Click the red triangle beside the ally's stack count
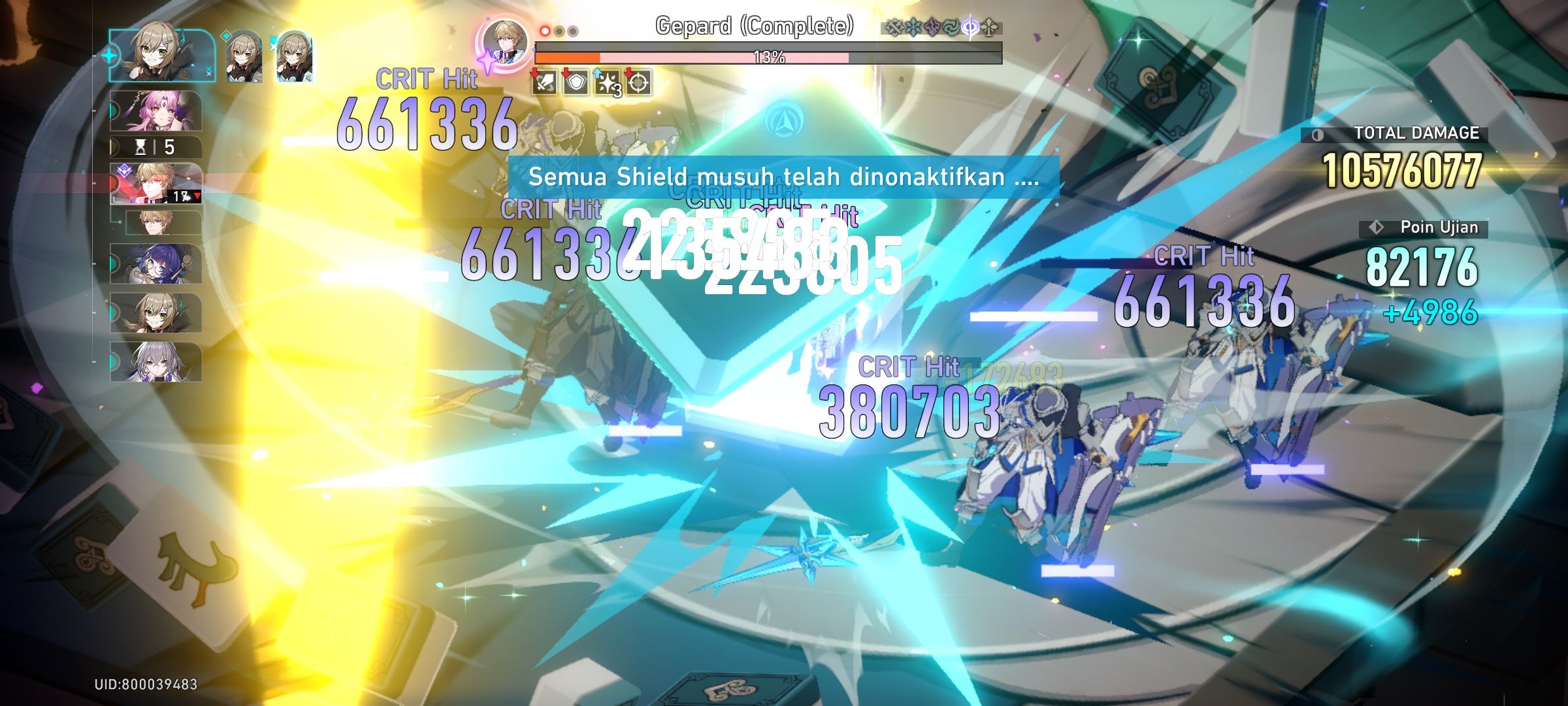Image resolution: width=1568 pixels, height=706 pixels. tap(197, 195)
